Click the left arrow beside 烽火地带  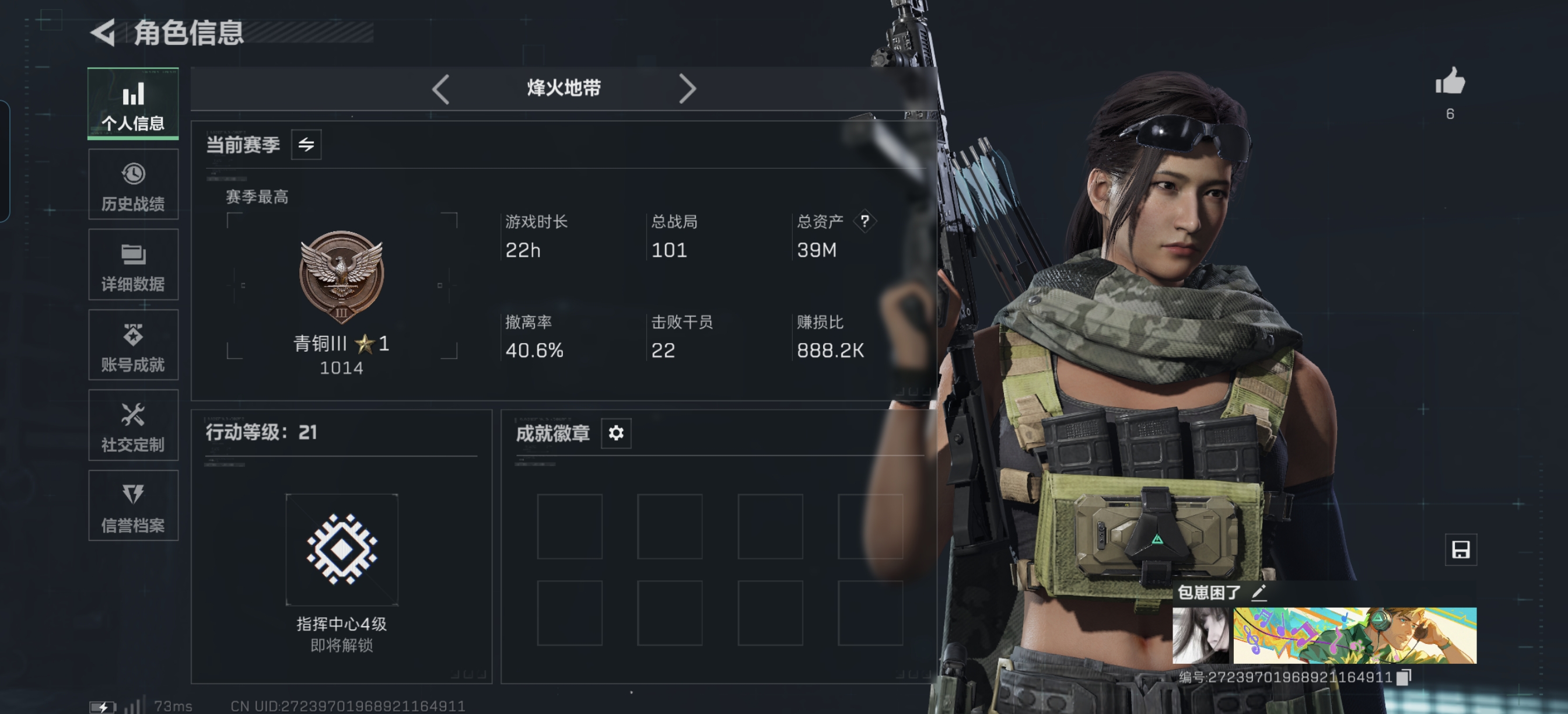[x=440, y=89]
